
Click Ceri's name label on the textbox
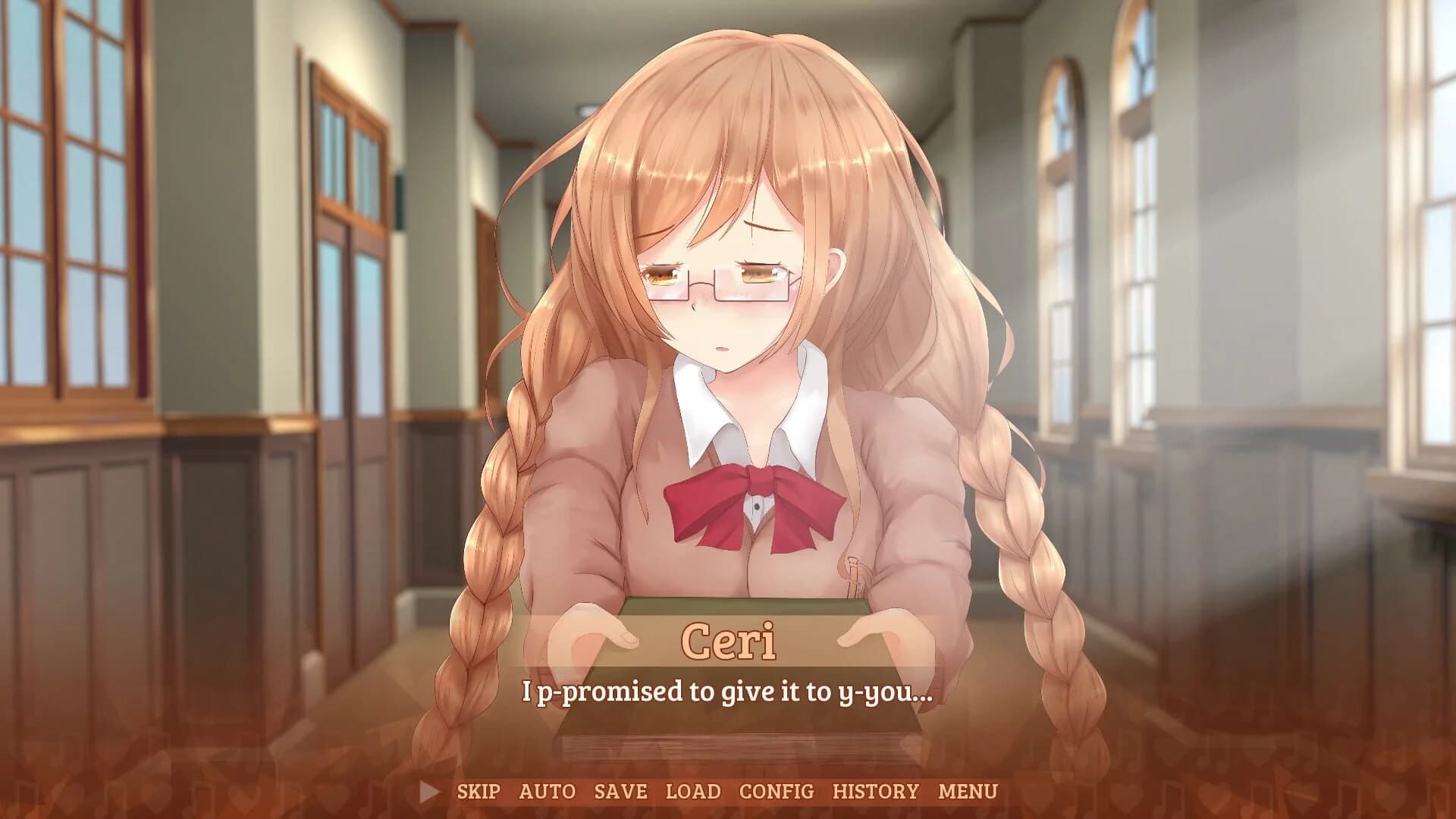point(730,639)
